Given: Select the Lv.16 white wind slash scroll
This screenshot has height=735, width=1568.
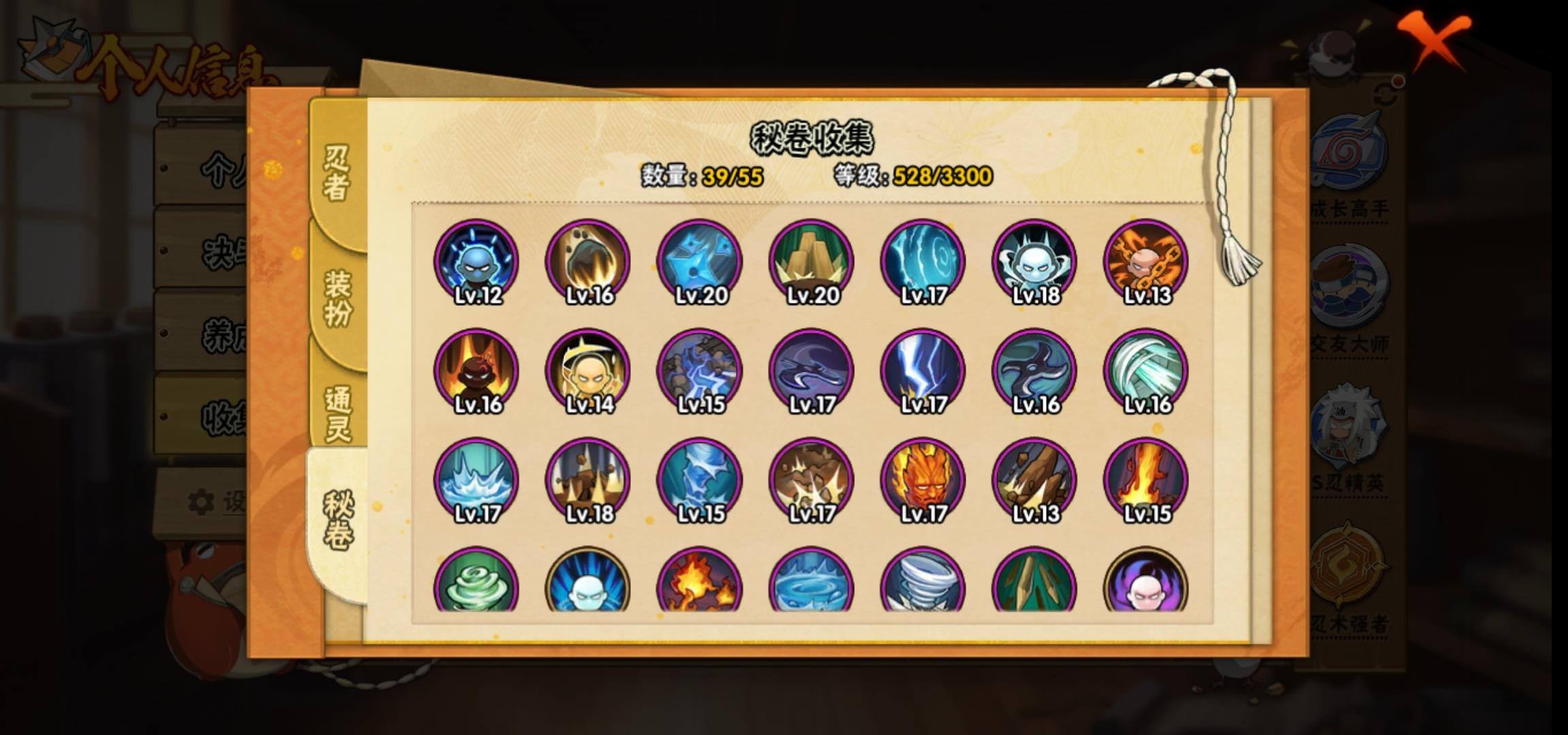Looking at the screenshot, I should 1146,372.
